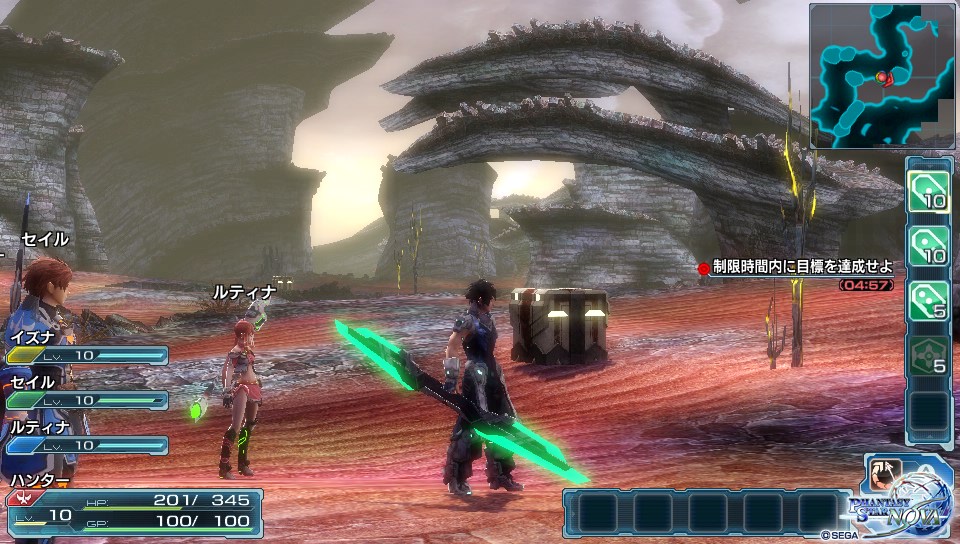Tap the weapon action icon beside the Nova logo
The height and width of the screenshot is (544, 960).
885,472
